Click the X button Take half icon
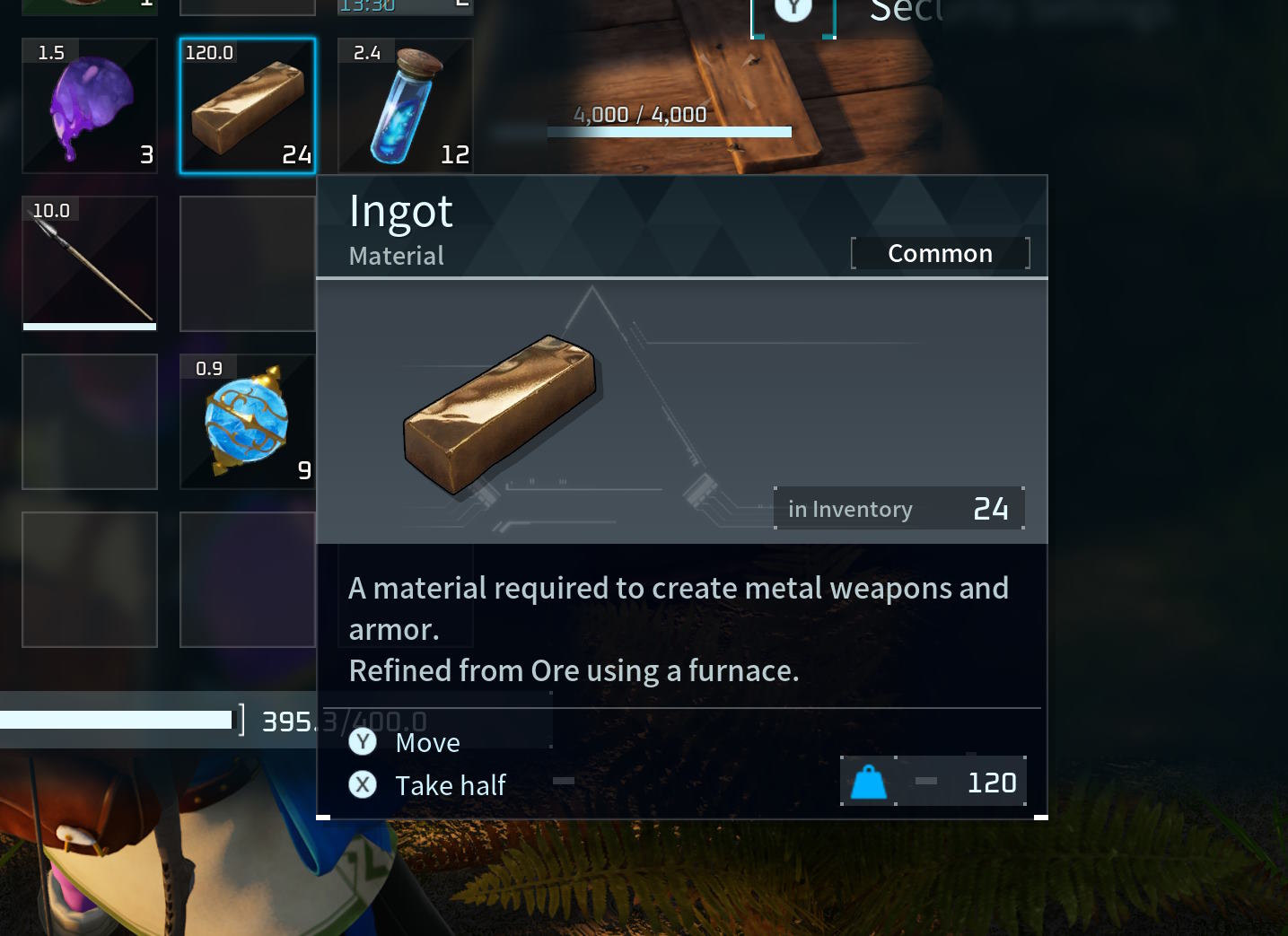Screen dimensions: 1288x936 point(363,784)
